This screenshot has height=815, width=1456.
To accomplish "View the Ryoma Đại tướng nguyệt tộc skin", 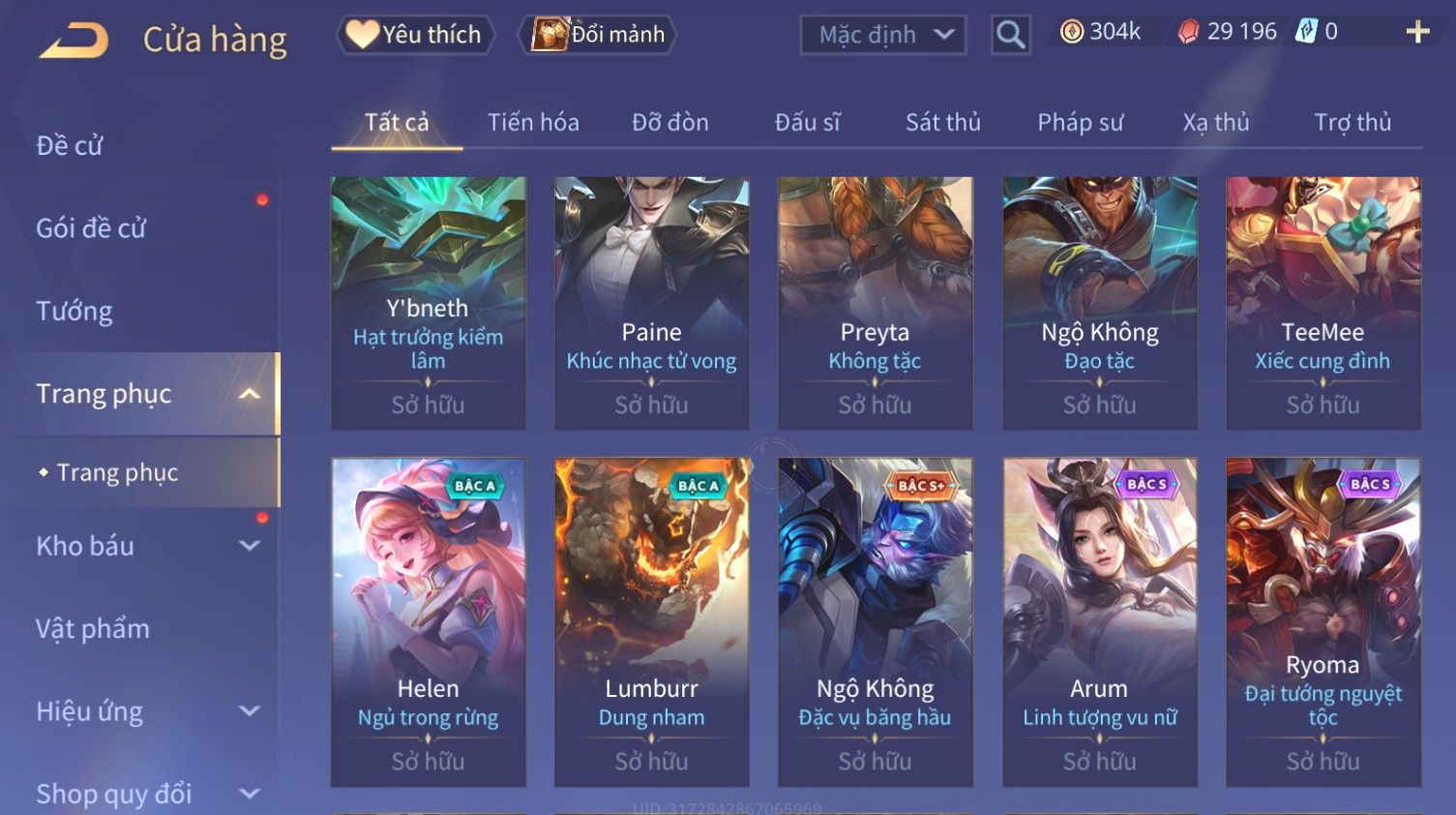I will point(1322,621).
